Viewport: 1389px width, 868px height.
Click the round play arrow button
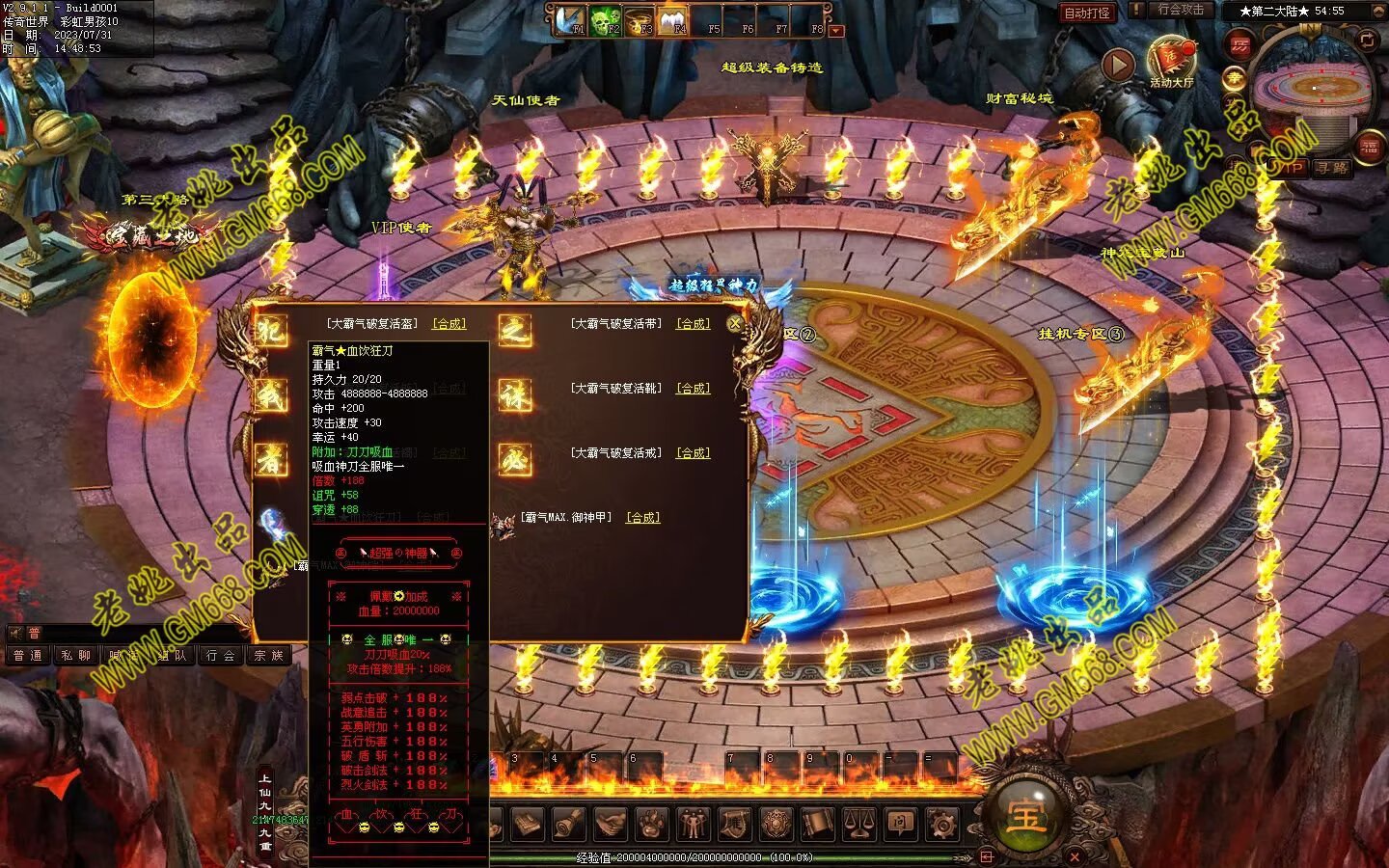(1118, 65)
